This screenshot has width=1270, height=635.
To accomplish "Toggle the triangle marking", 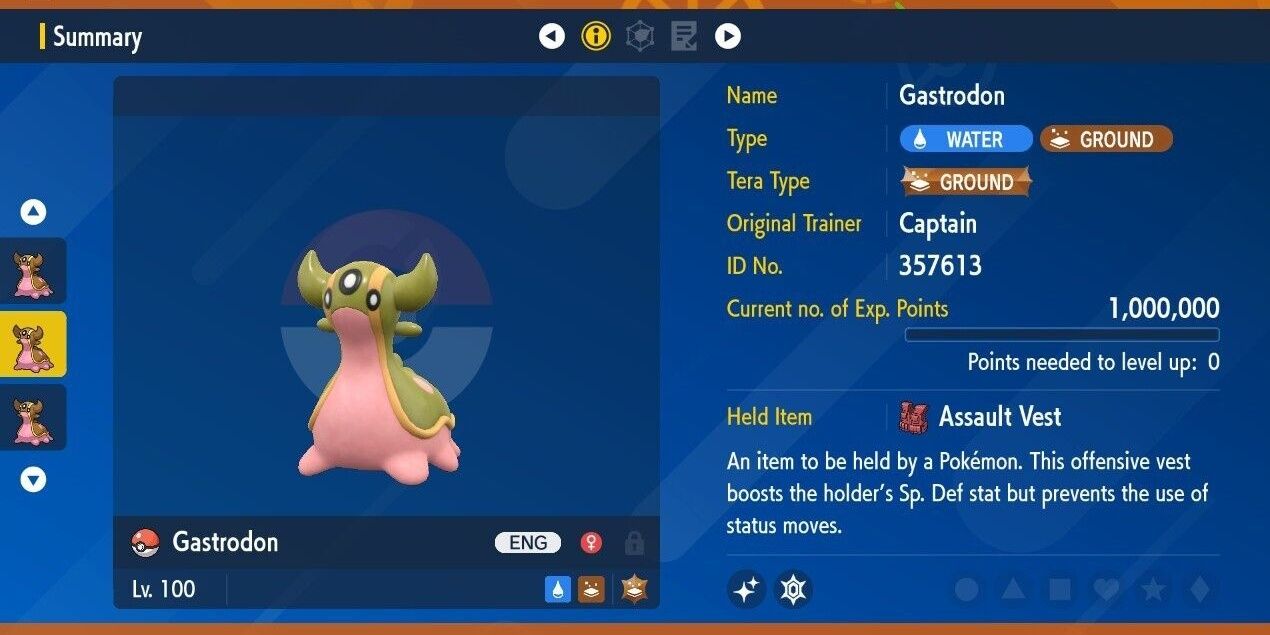I will pyautogui.click(x=1012, y=590).
